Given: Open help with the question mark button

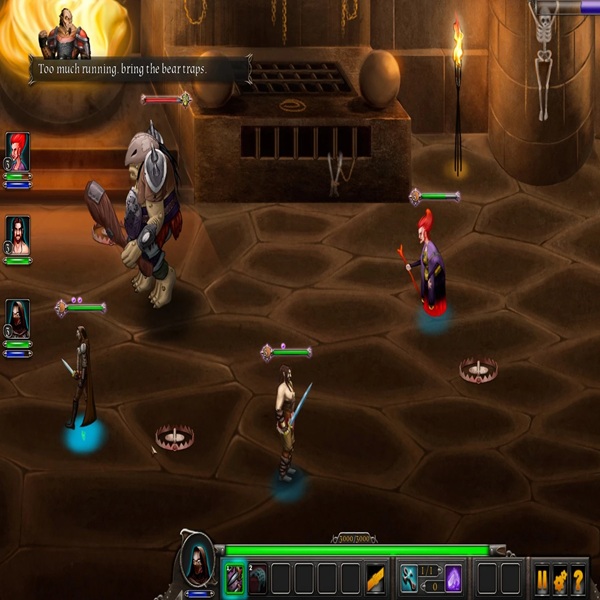Looking at the screenshot, I should [x=578, y=579].
